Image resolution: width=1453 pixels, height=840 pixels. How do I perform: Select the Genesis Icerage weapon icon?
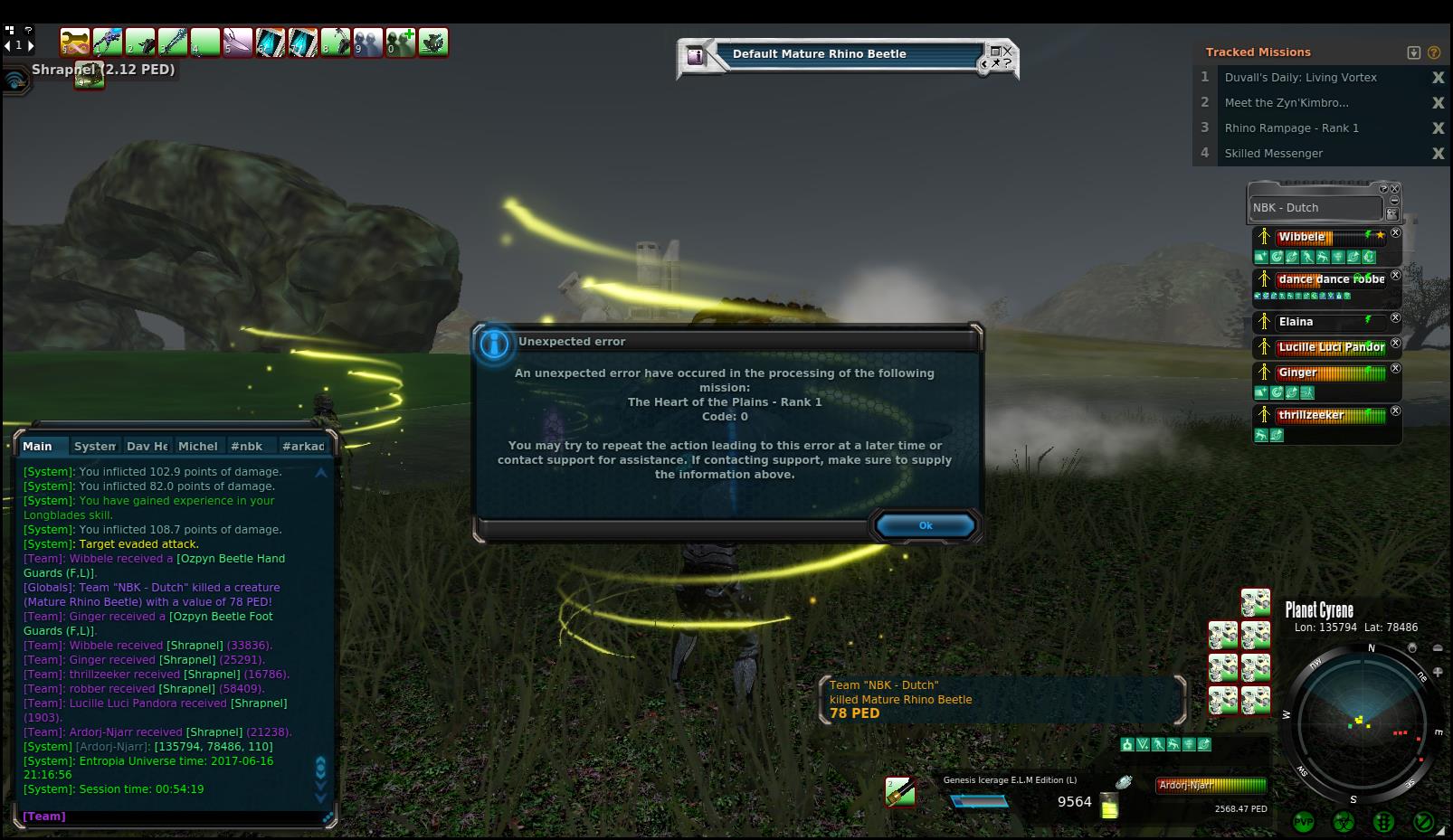(x=900, y=792)
